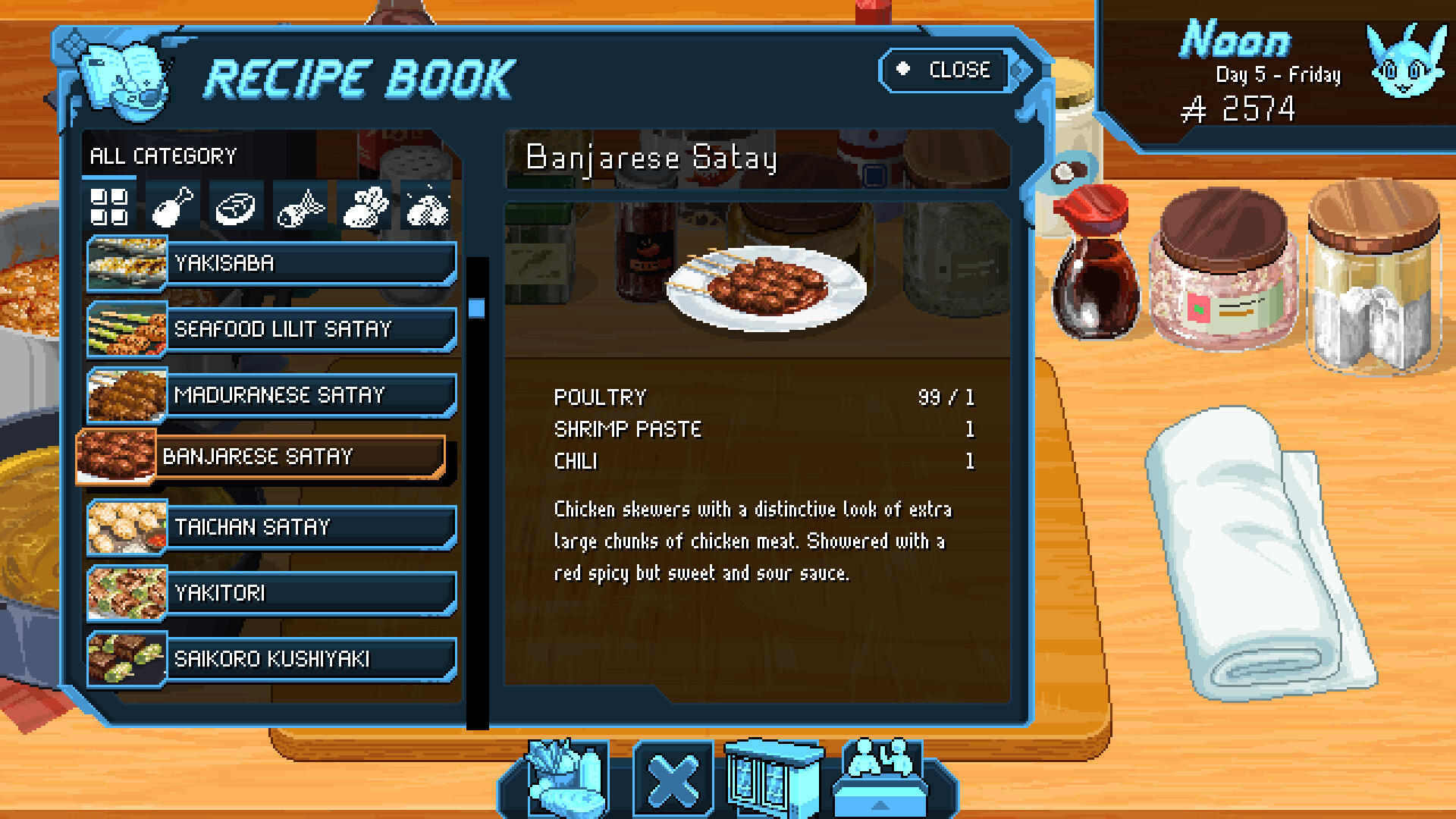Choose the Banjarese Satay entry
The height and width of the screenshot is (819, 1456).
click(x=262, y=457)
